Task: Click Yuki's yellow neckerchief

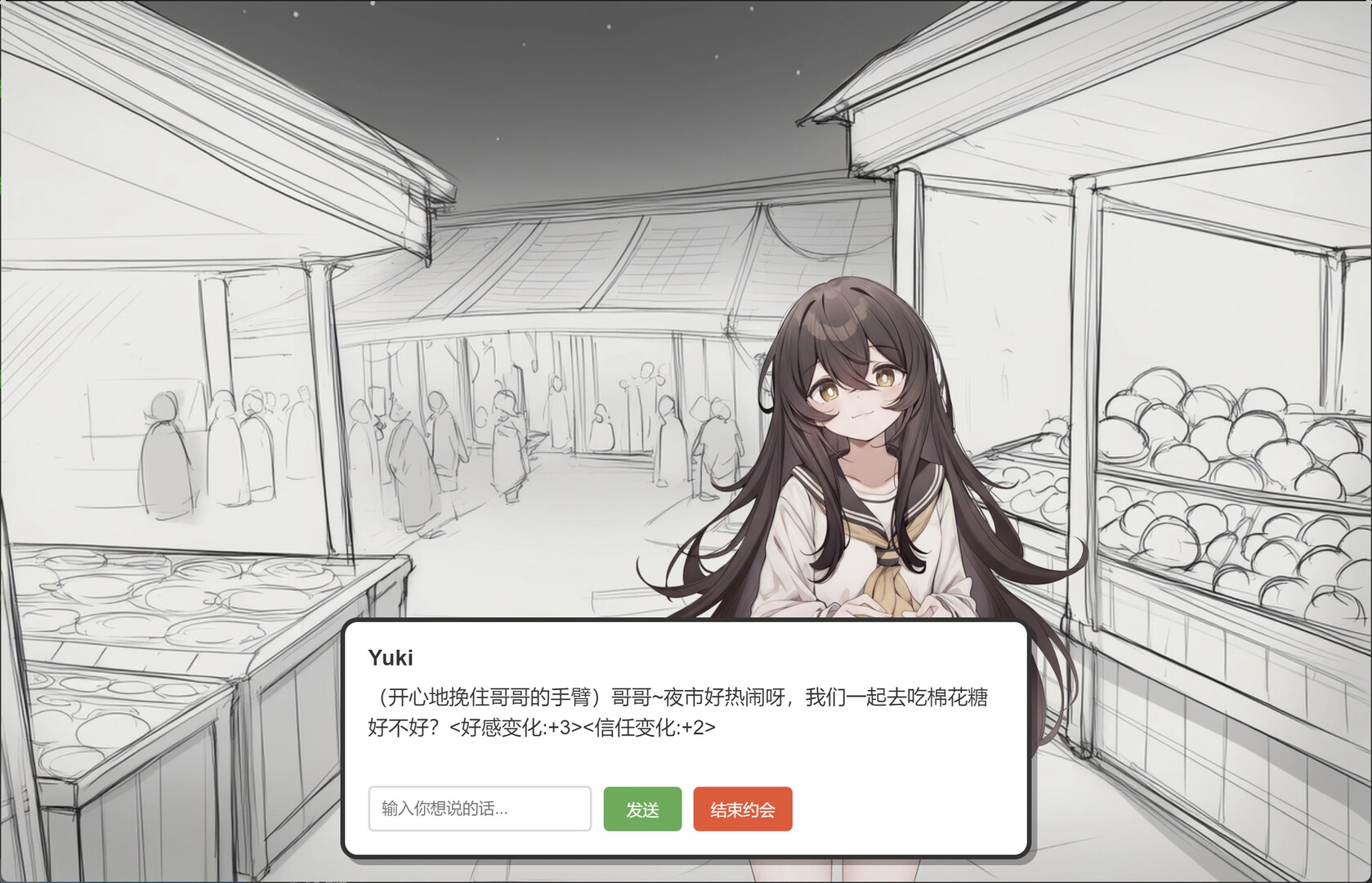Action: click(887, 572)
